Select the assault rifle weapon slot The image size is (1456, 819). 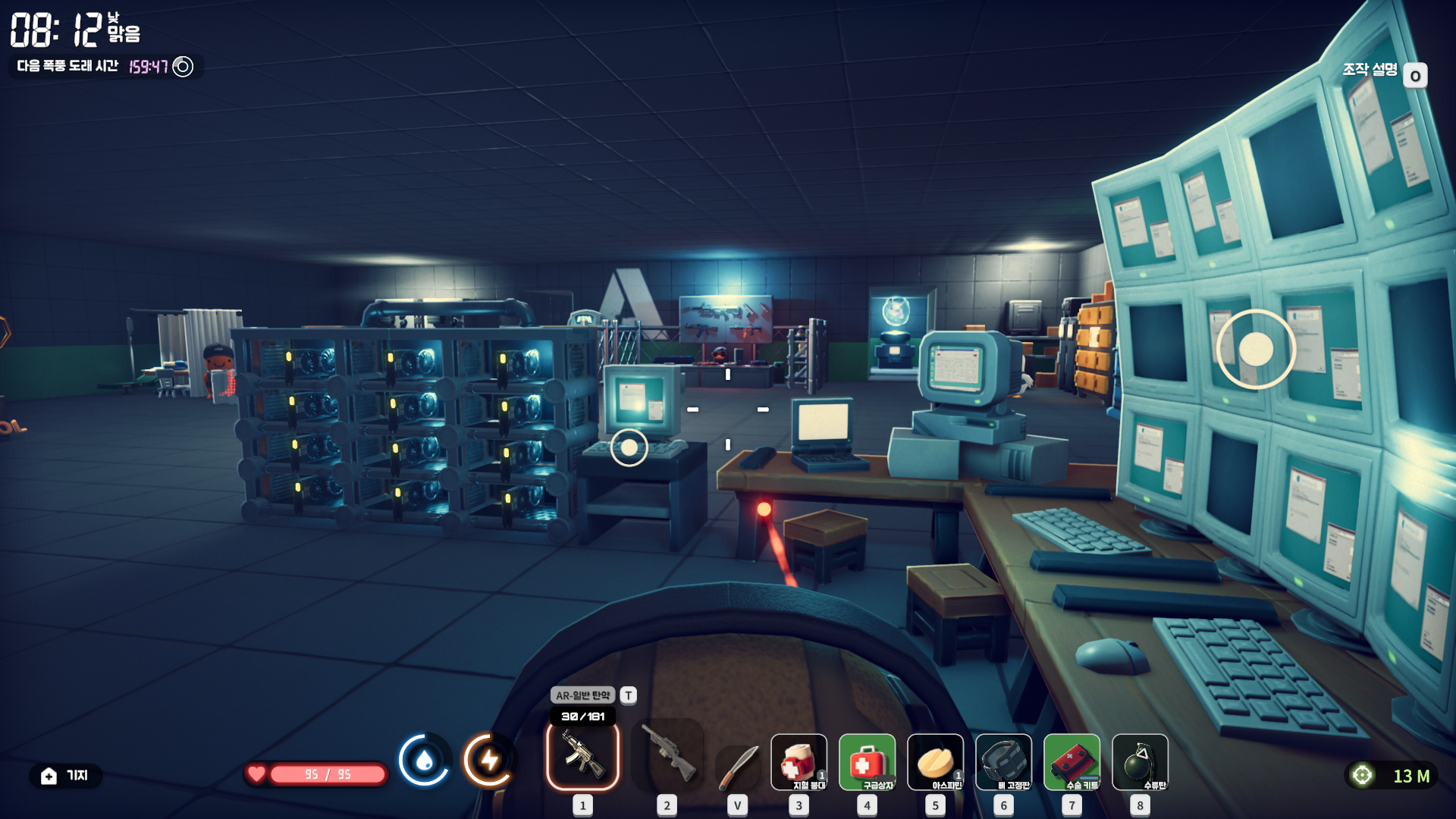582,755
